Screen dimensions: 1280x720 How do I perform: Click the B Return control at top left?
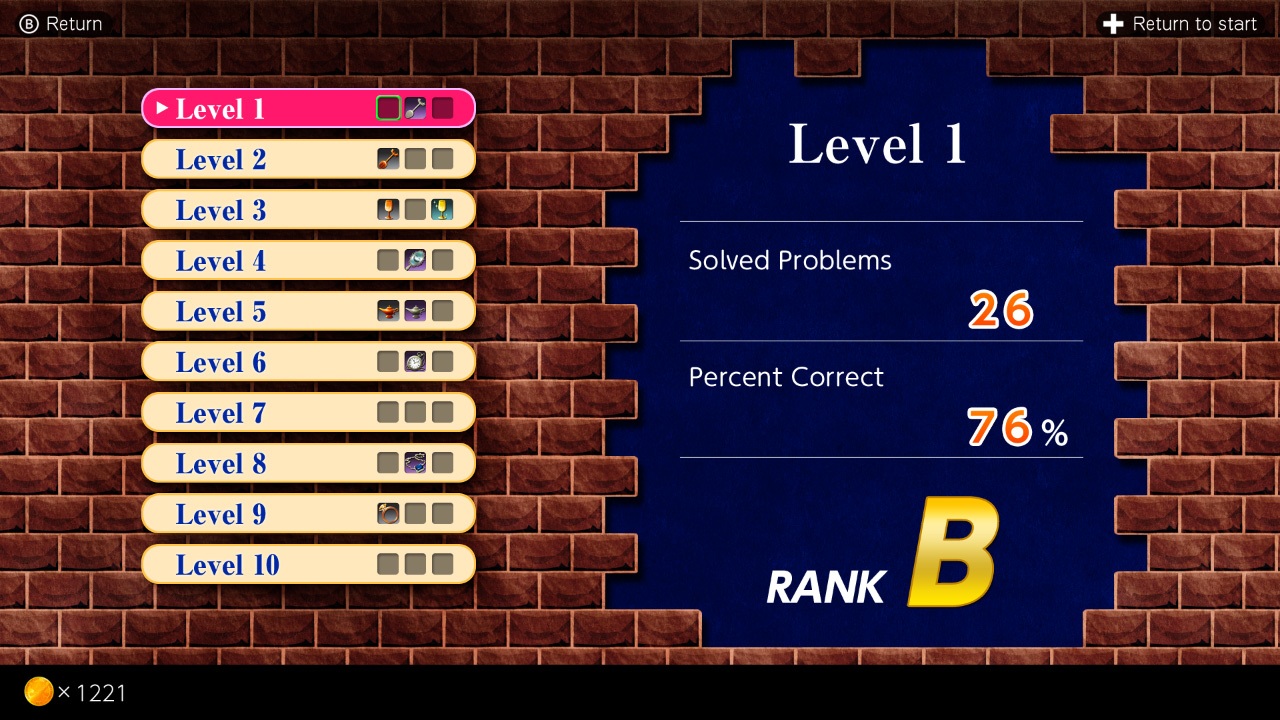pyautogui.click(x=60, y=23)
